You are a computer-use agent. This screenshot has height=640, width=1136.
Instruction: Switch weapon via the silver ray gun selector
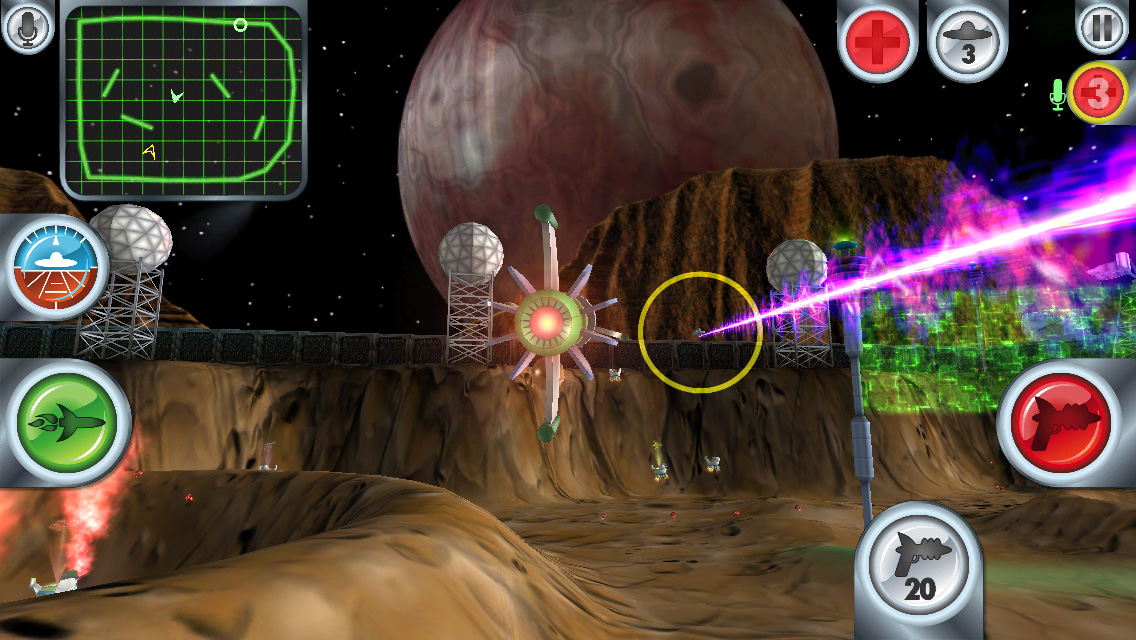point(919,573)
